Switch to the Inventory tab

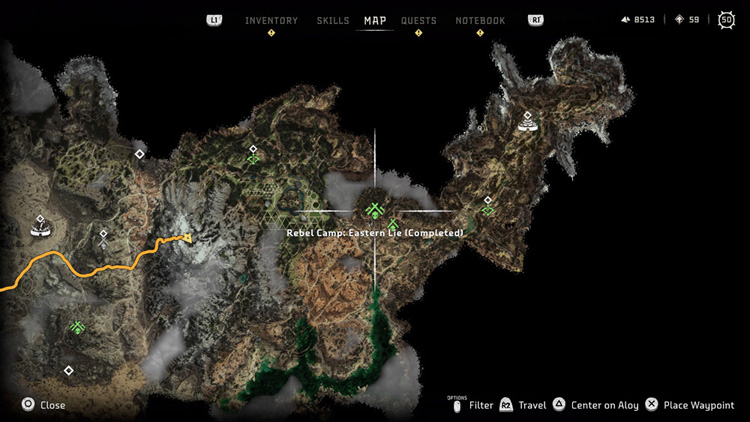(x=271, y=20)
